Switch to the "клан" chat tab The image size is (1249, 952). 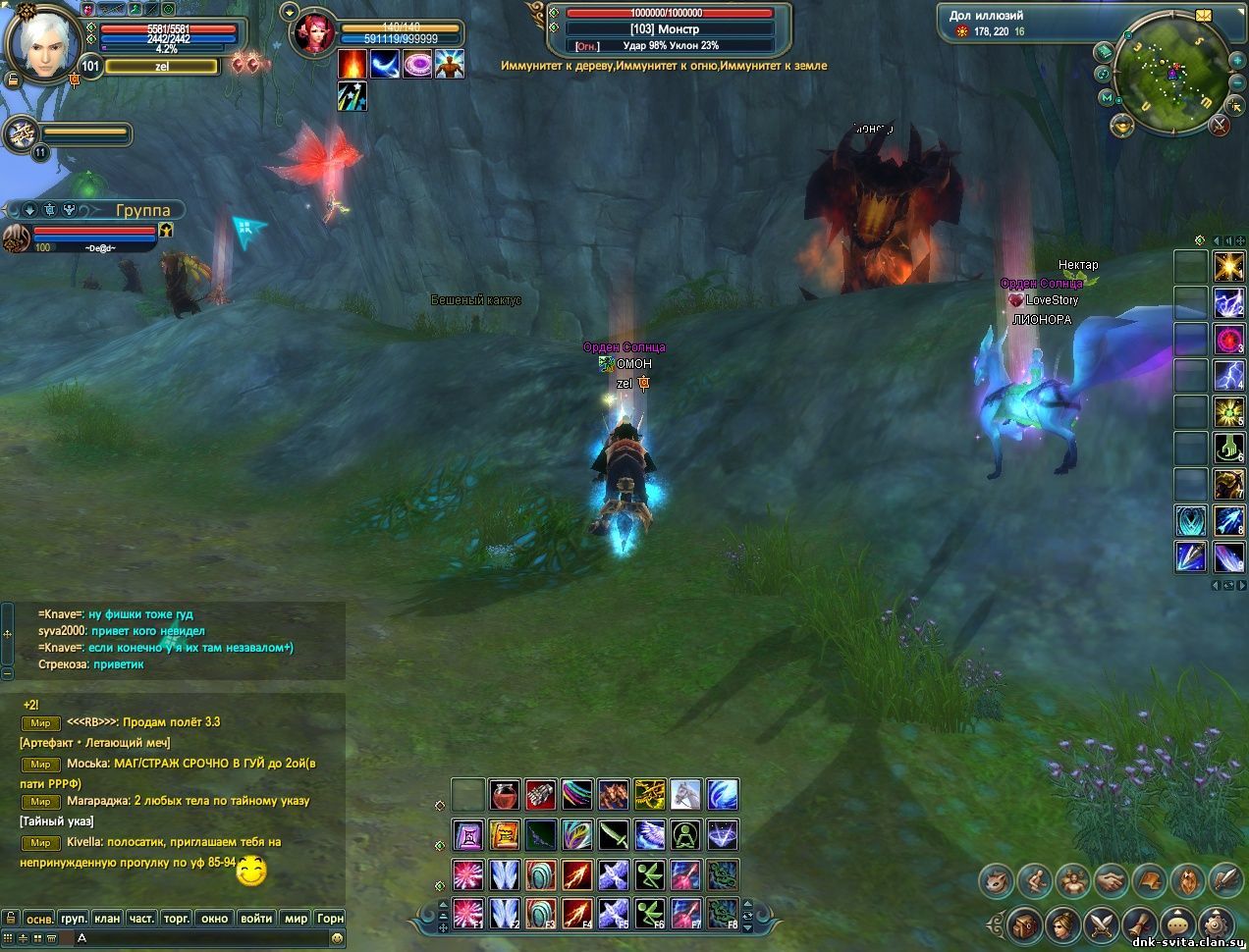click(x=107, y=919)
